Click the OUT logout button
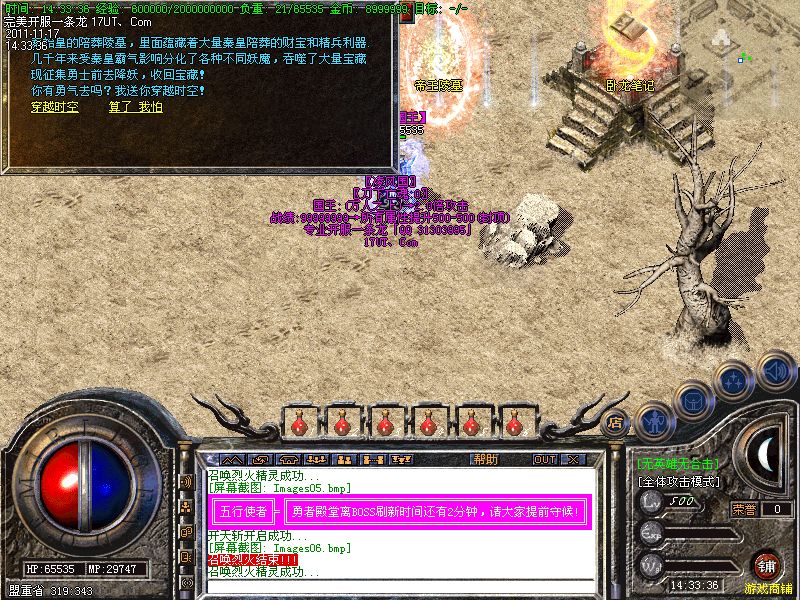The height and width of the screenshot is (600, 800). (545, 460)
